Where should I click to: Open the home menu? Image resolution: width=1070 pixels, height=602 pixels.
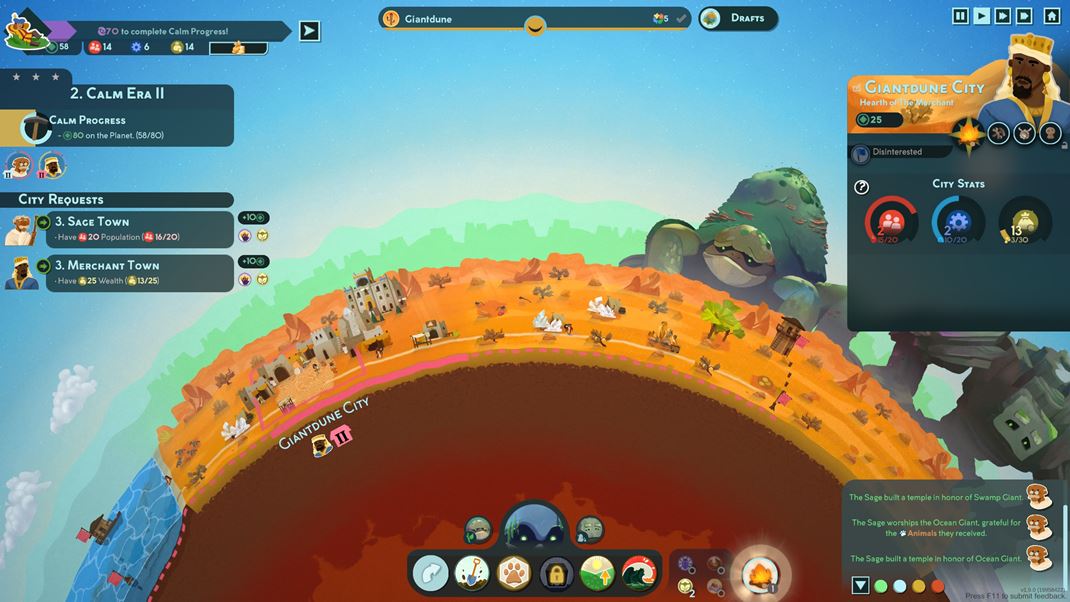pyautogui.click(x=1051, y=16)
